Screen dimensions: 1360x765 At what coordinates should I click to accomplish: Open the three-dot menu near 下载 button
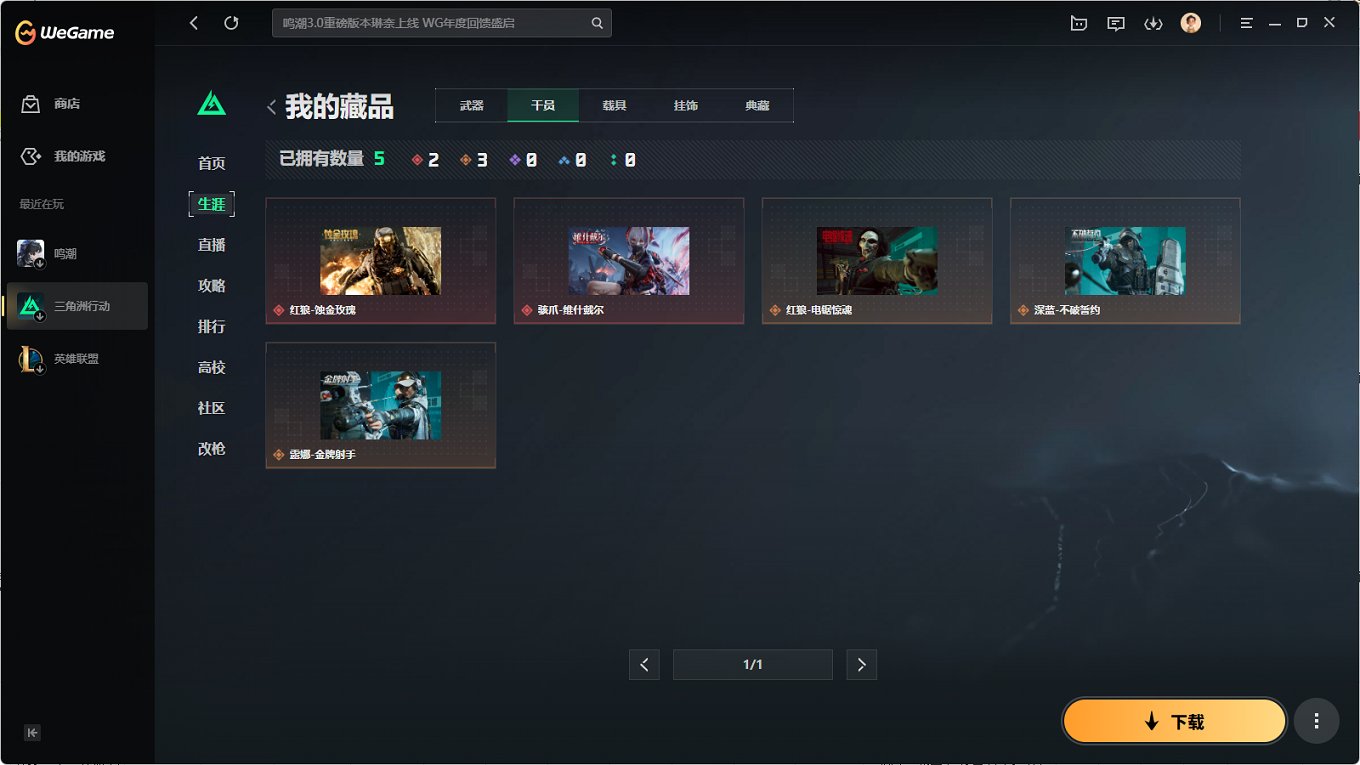(x=1316, y=720)
